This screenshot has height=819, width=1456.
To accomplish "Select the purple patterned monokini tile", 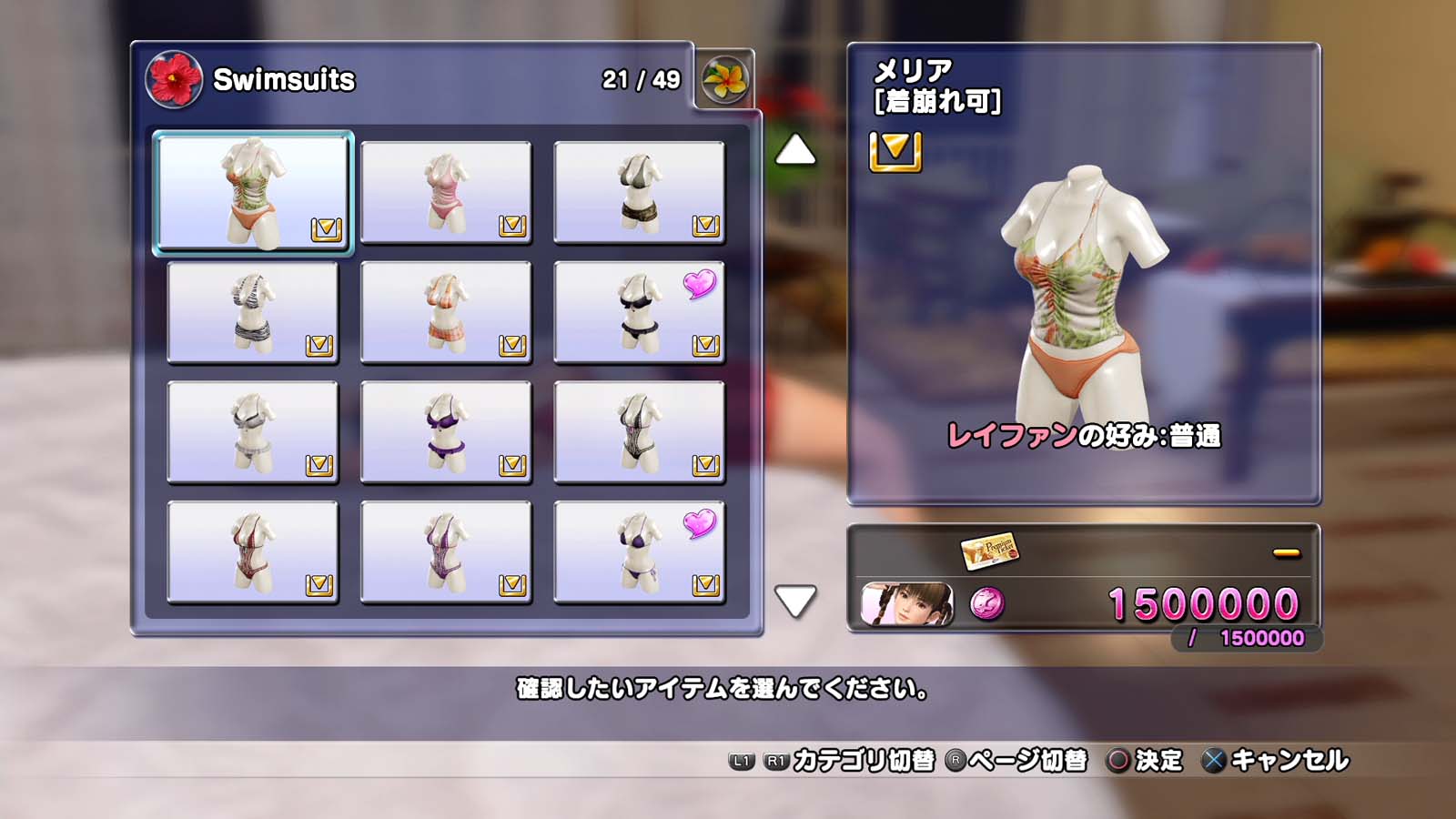I will point(446,552).
